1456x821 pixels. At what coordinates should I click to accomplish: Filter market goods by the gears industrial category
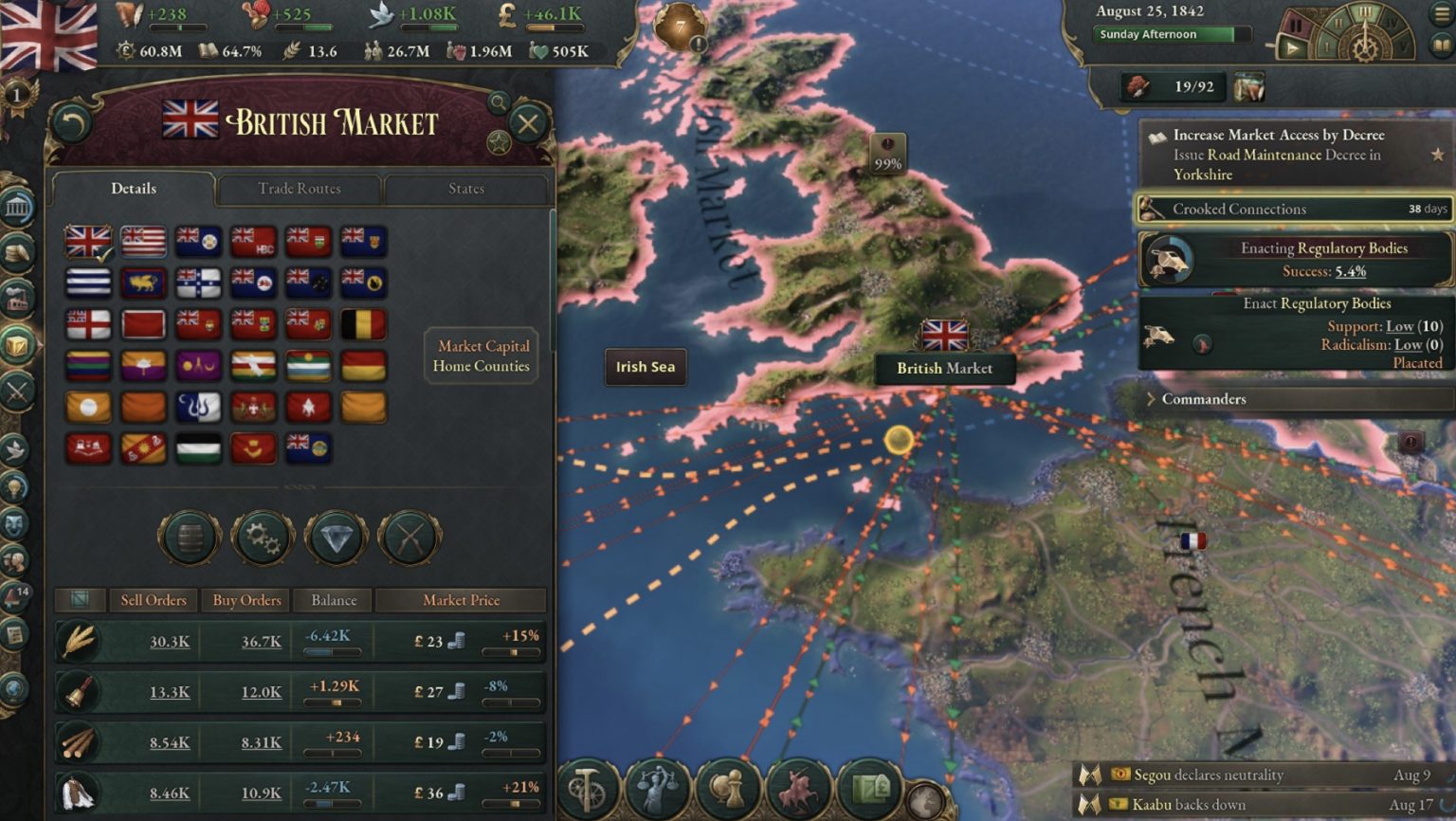tap(263, 538)
